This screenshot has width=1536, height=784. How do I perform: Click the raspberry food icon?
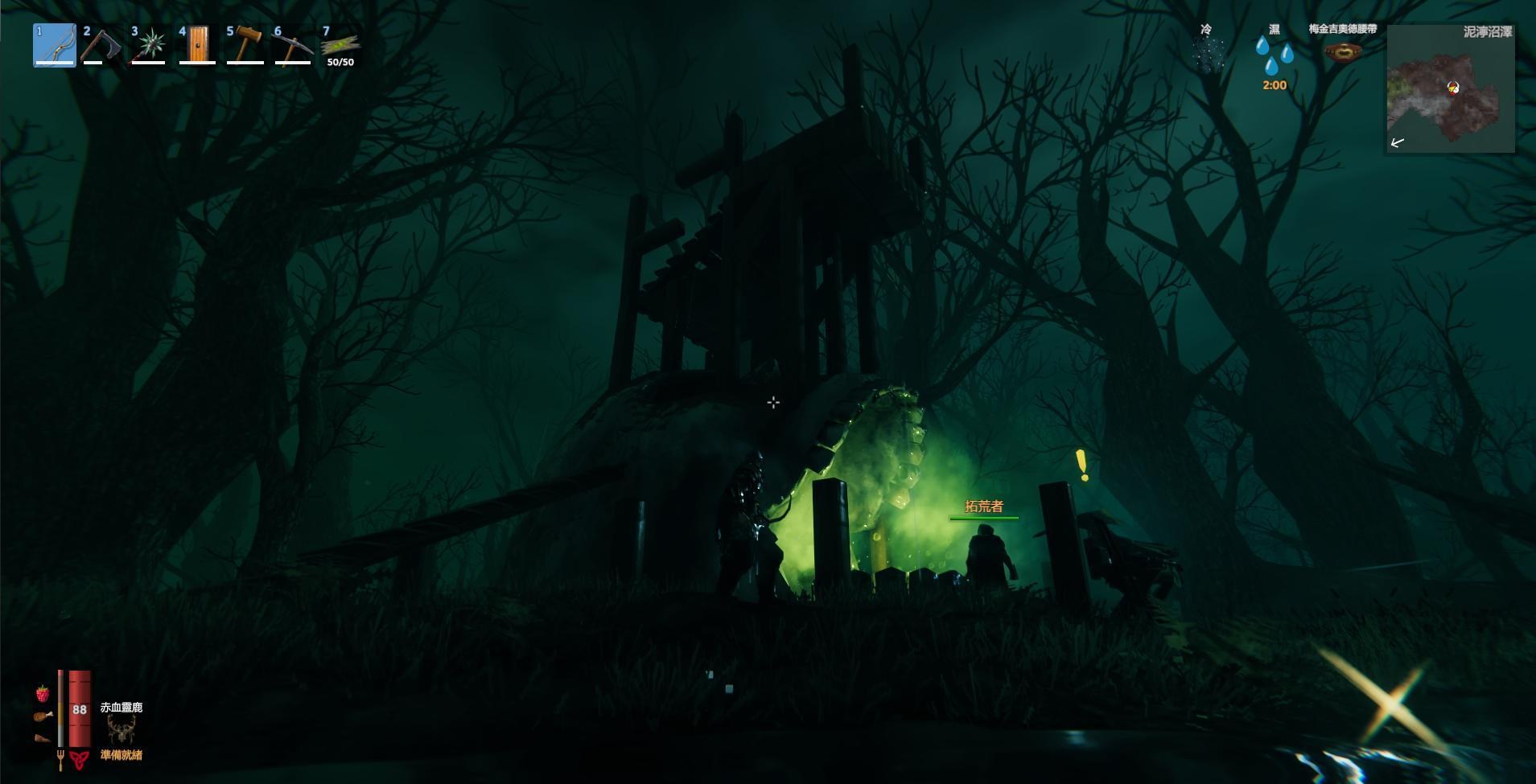pyautogui.click(x=42, y=693)
